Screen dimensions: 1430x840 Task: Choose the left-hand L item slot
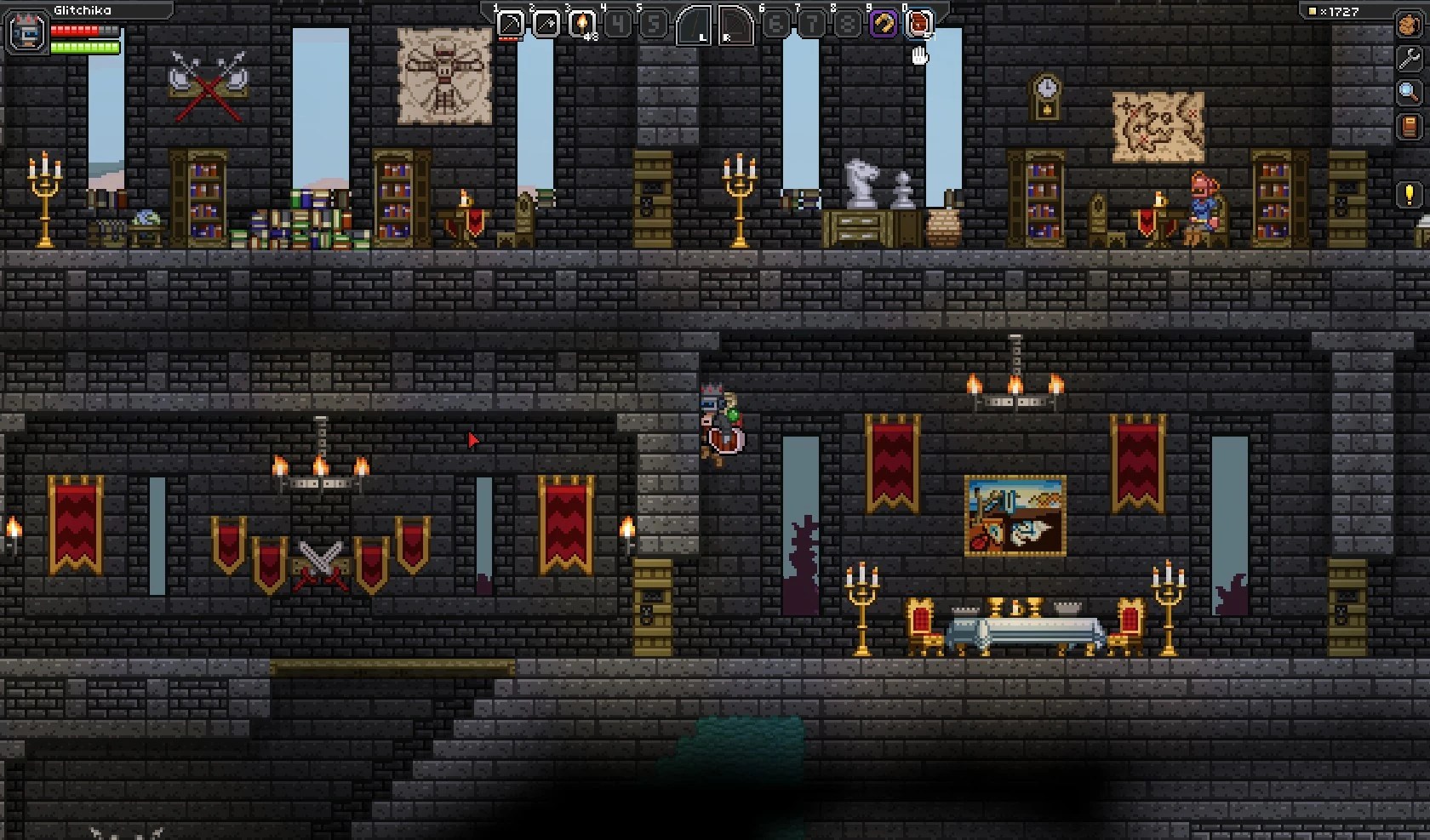694,26
